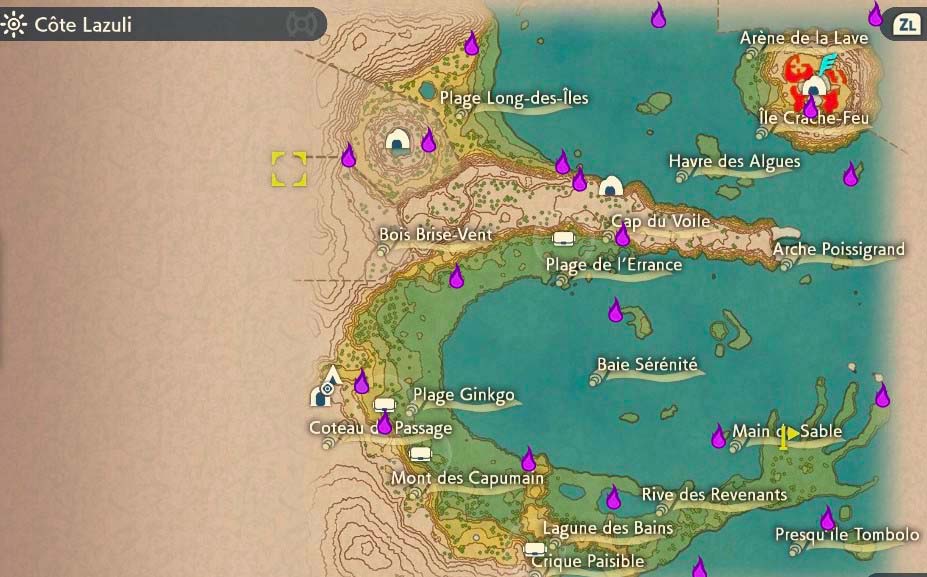Select the Havre des Algues location label
Screen dimensions: 927x577
tap(734, 161)
